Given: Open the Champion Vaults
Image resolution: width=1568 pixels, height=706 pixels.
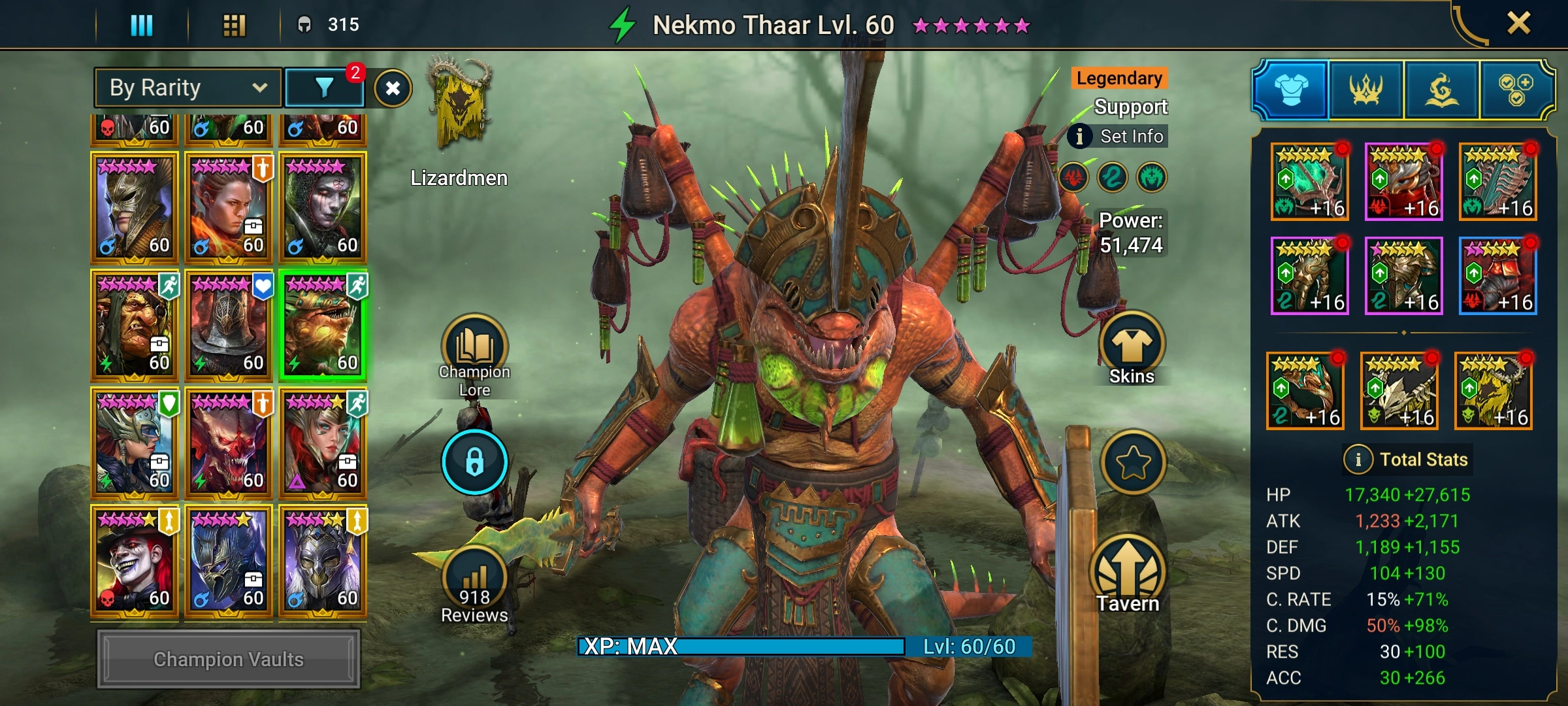Looking at the screenshot, I should pyautogui.click(x=229, y=659).
